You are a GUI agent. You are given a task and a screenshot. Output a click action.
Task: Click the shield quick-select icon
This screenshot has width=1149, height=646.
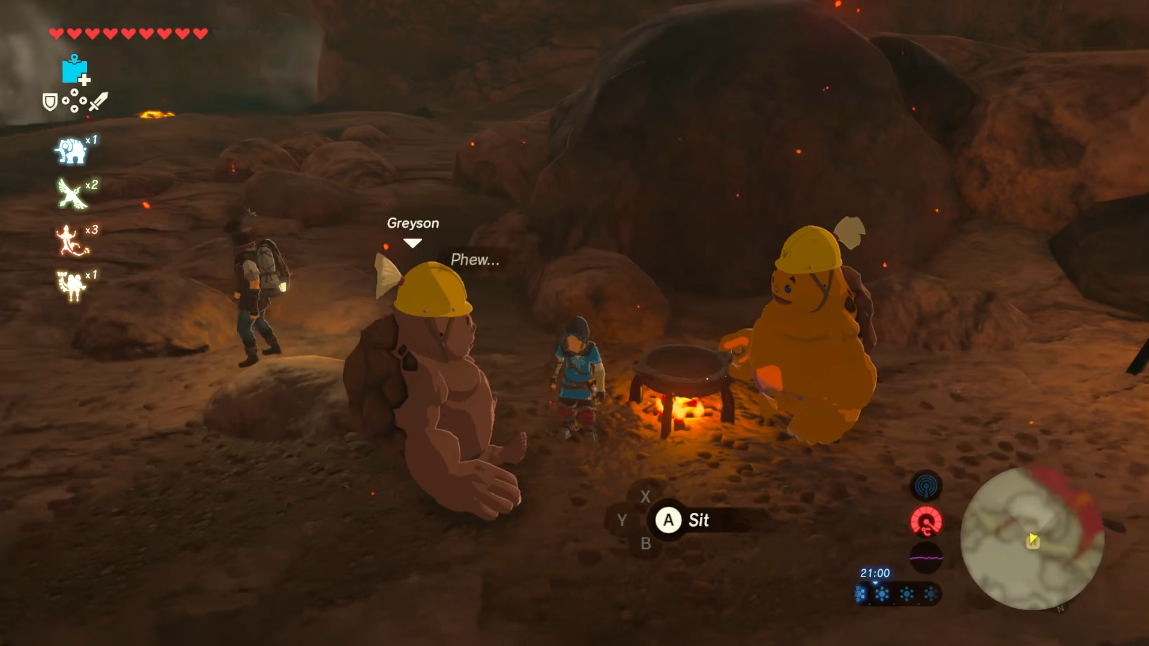pyautogui.click(x=49, y=101)
